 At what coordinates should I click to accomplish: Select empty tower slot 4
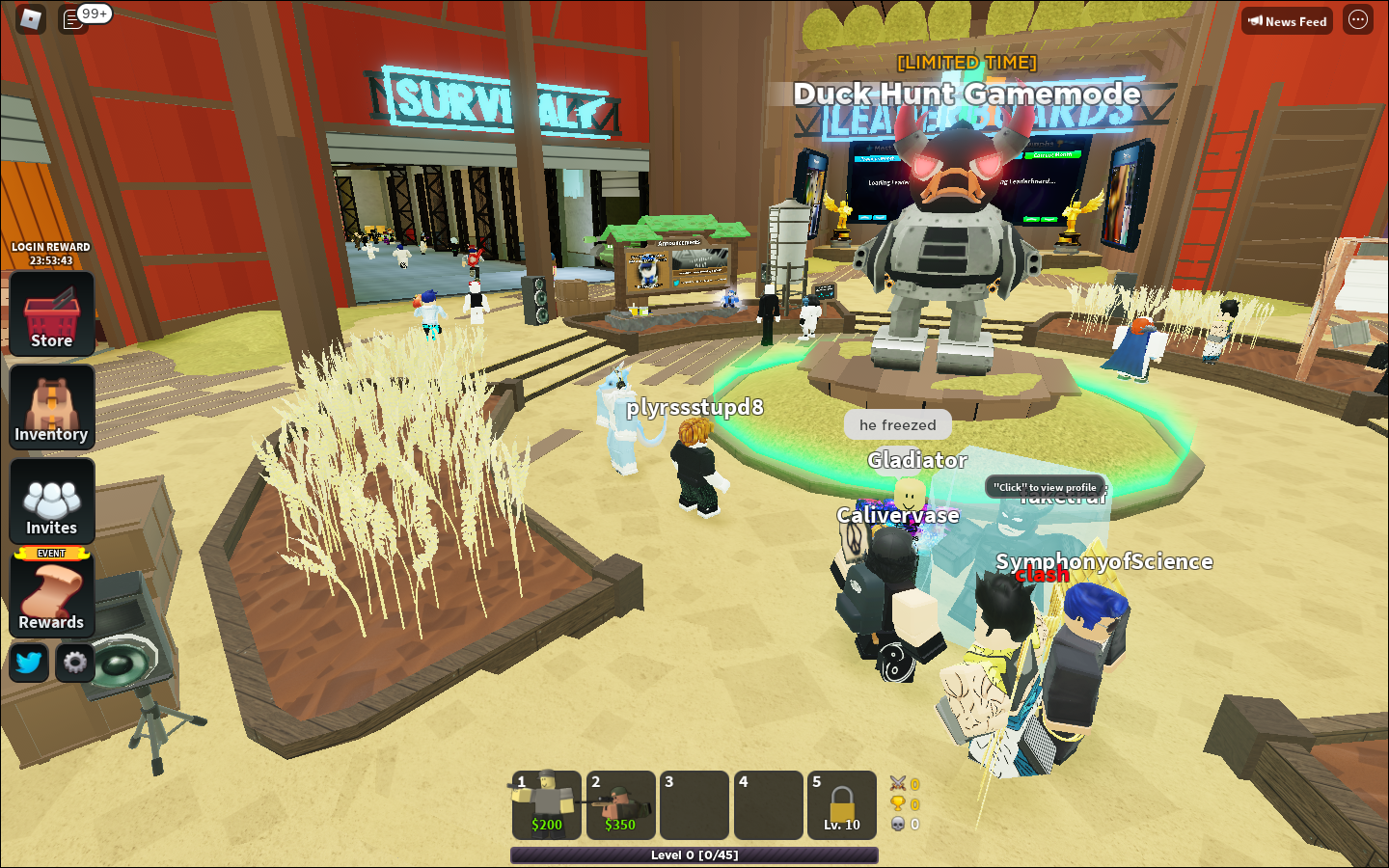coord(768,805)
